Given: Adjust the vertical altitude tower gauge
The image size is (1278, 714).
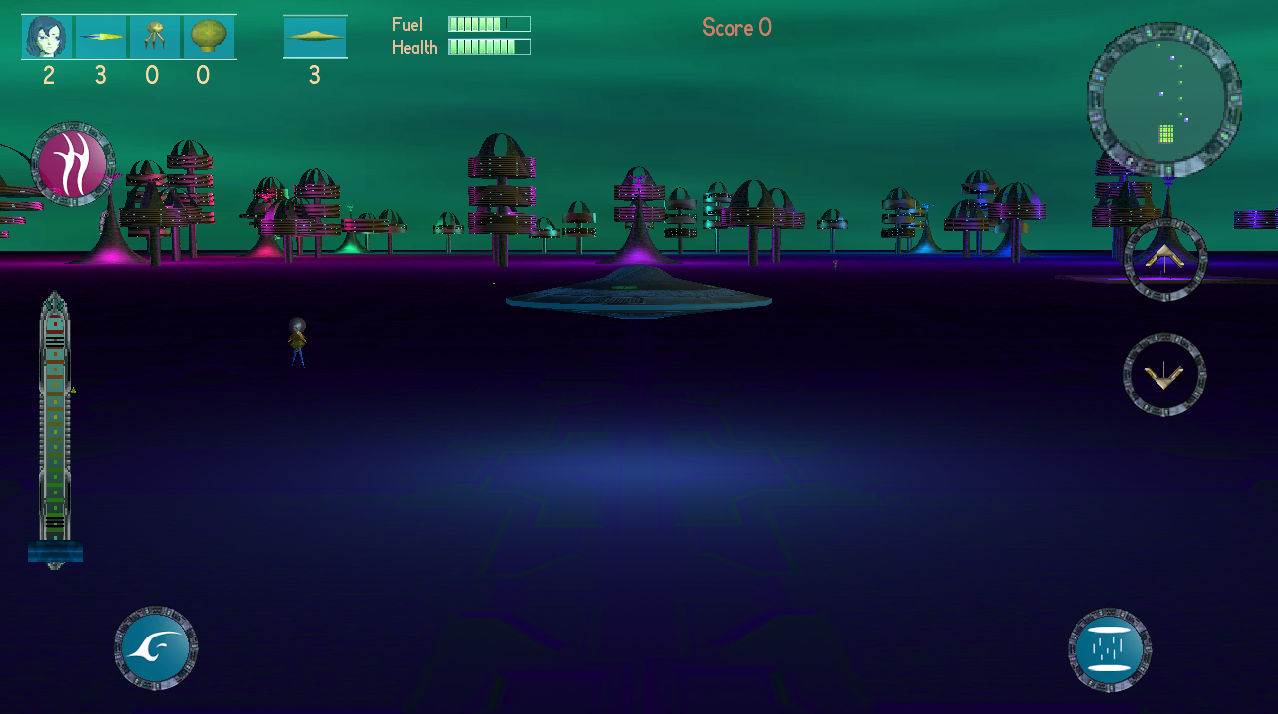Looking at the screenshot, I should pos(55,430).
